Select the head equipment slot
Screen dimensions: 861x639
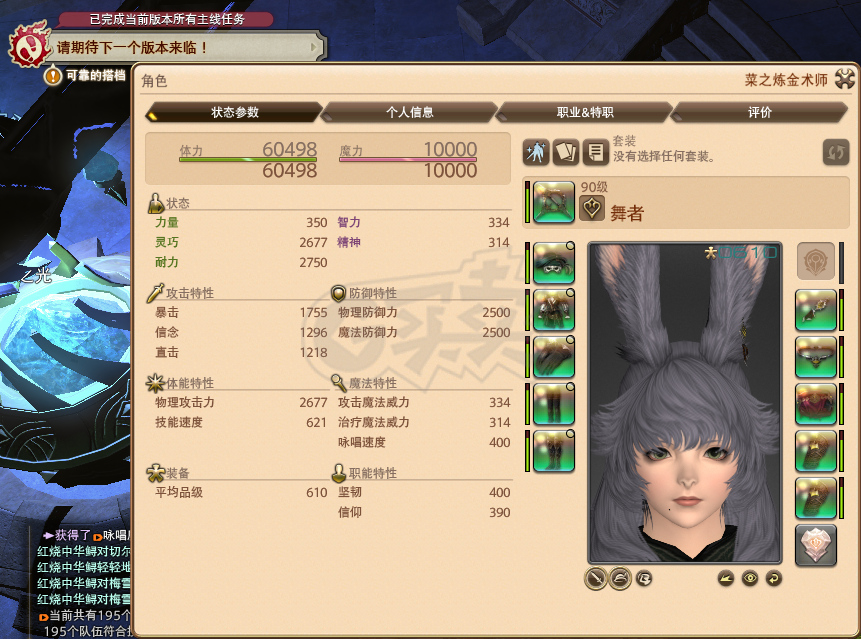pyautogui.click(x=553, y=262)
